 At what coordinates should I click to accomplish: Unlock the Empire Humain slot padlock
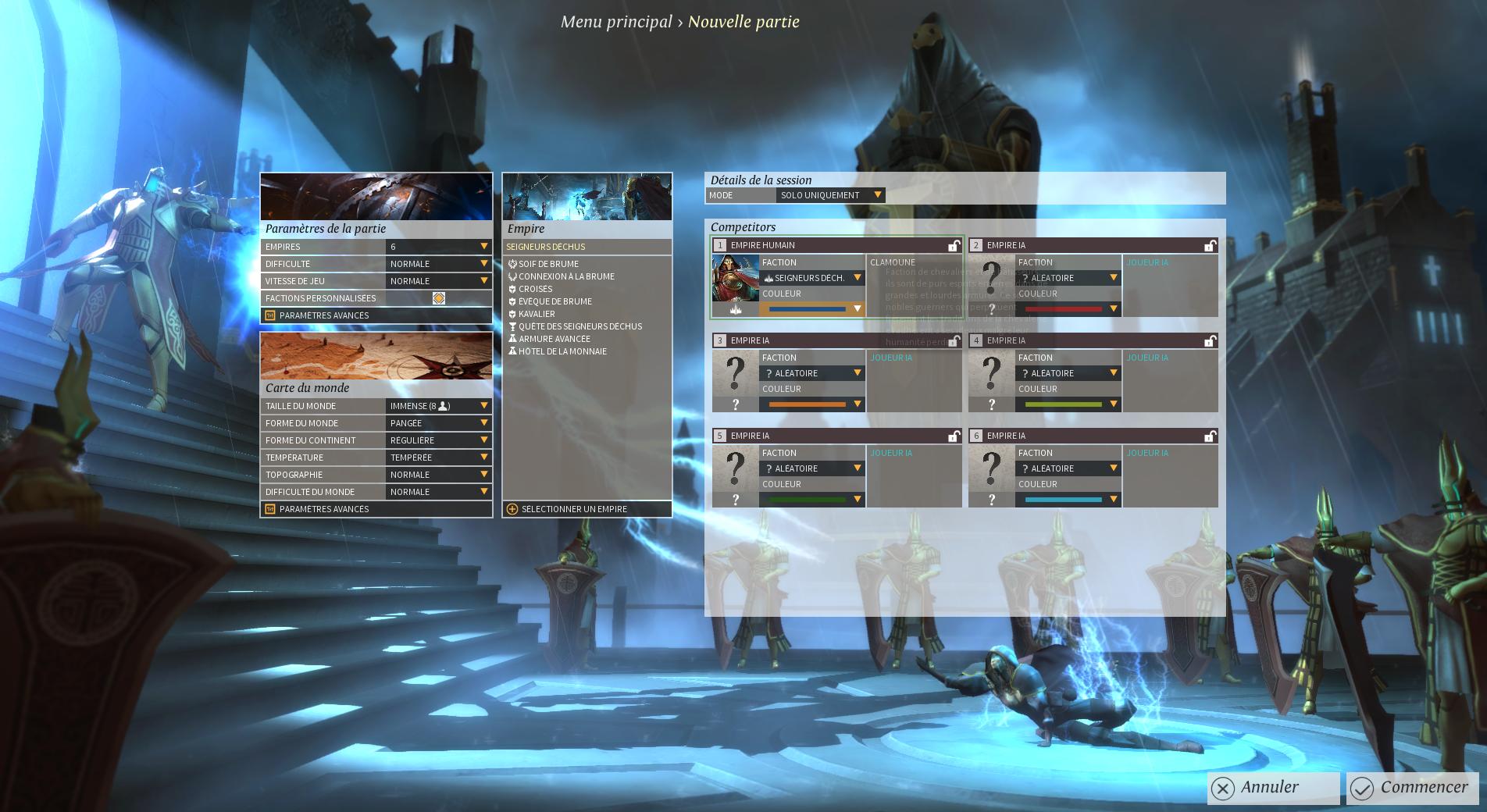pos(954,245)
